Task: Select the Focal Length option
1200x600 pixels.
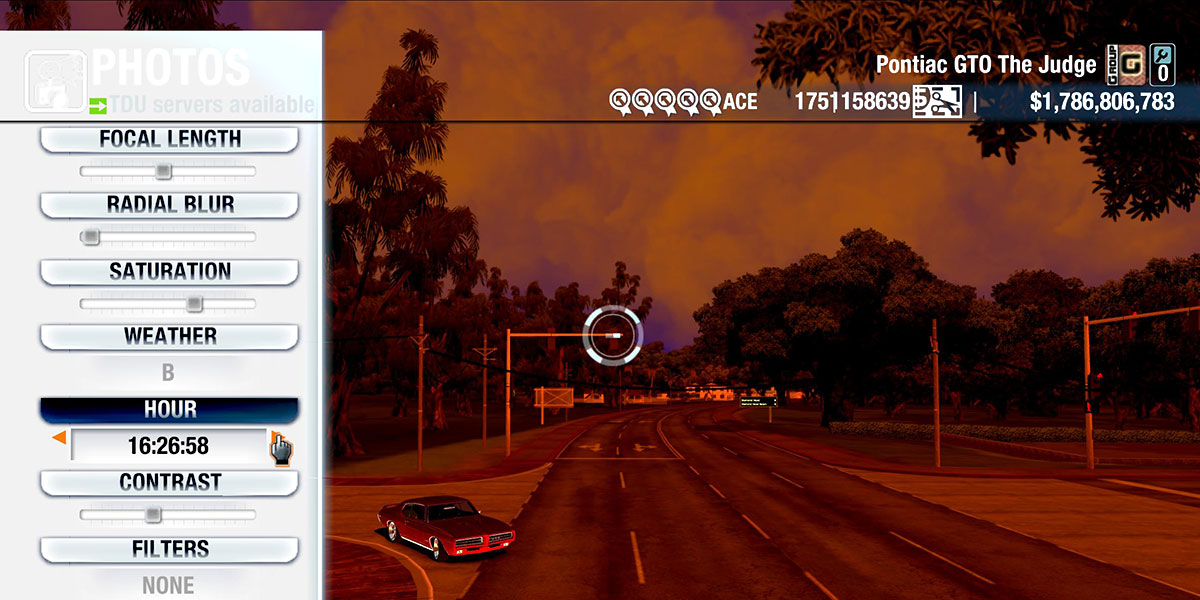Action: tap(169, 140)
